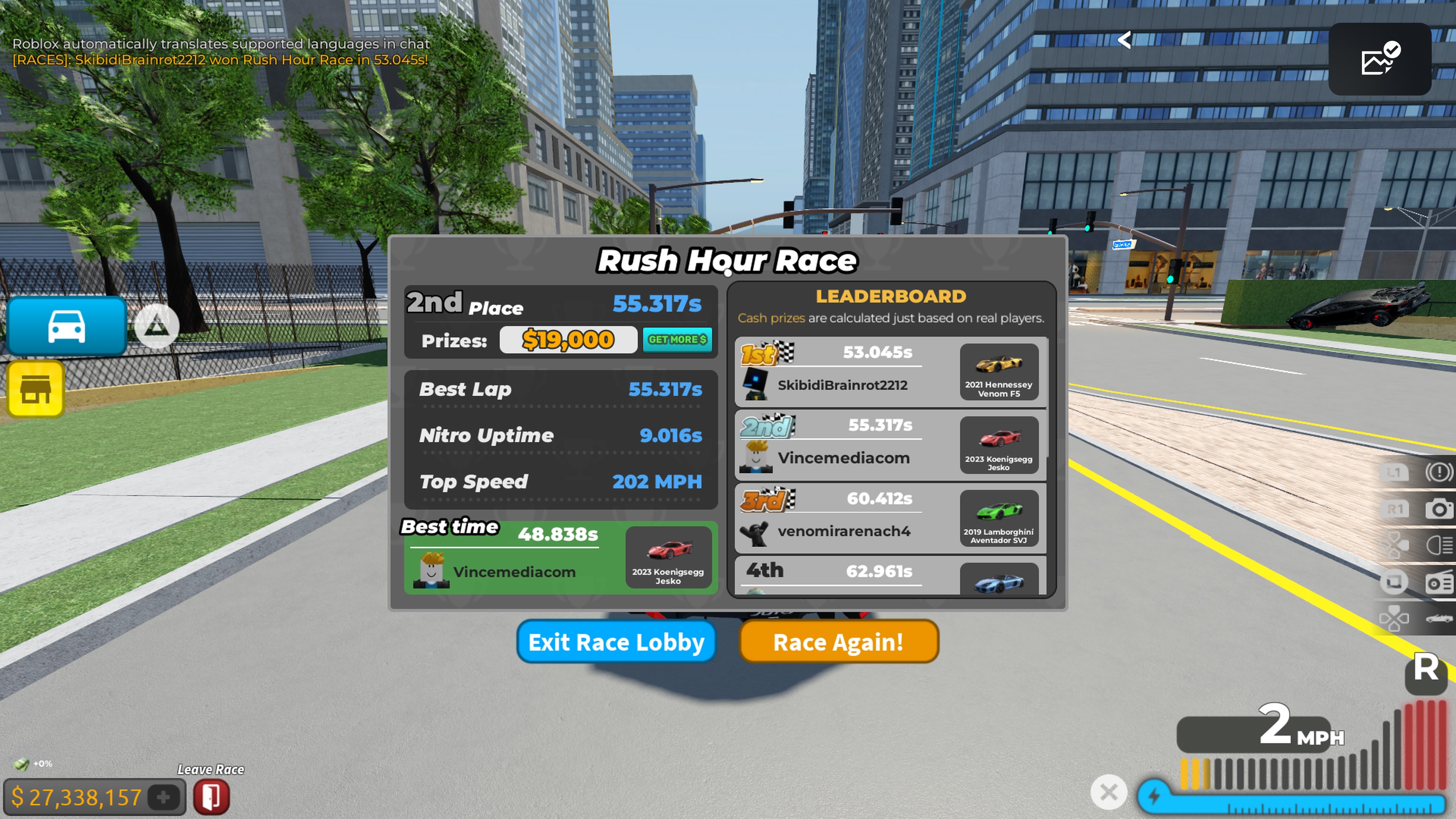Tap the GET MORE $ prize button
The height and width of the screenshot is (819, 1456).
click(x=677, y=340)
